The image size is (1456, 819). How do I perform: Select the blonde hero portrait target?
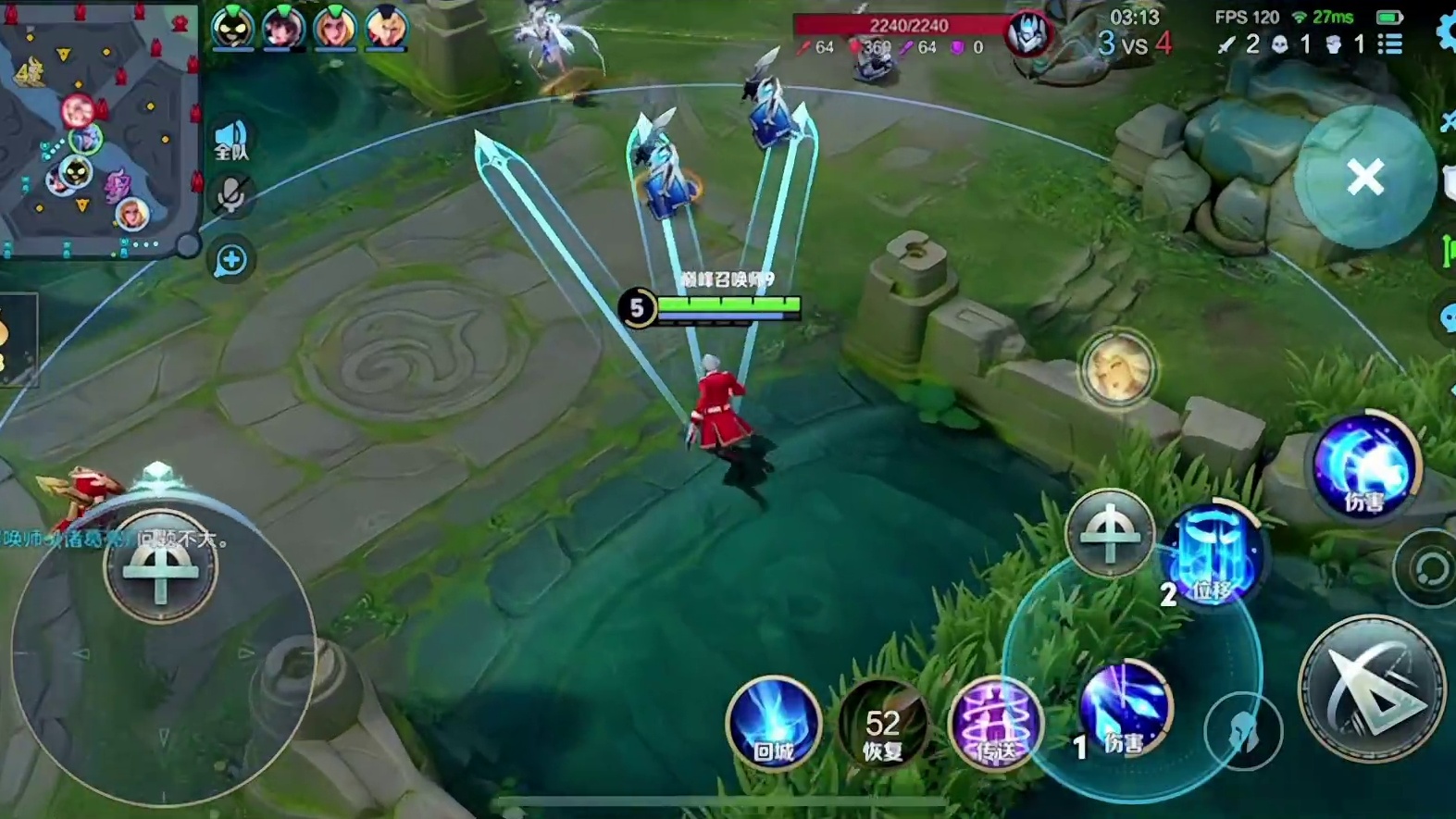coord(1117,368)
